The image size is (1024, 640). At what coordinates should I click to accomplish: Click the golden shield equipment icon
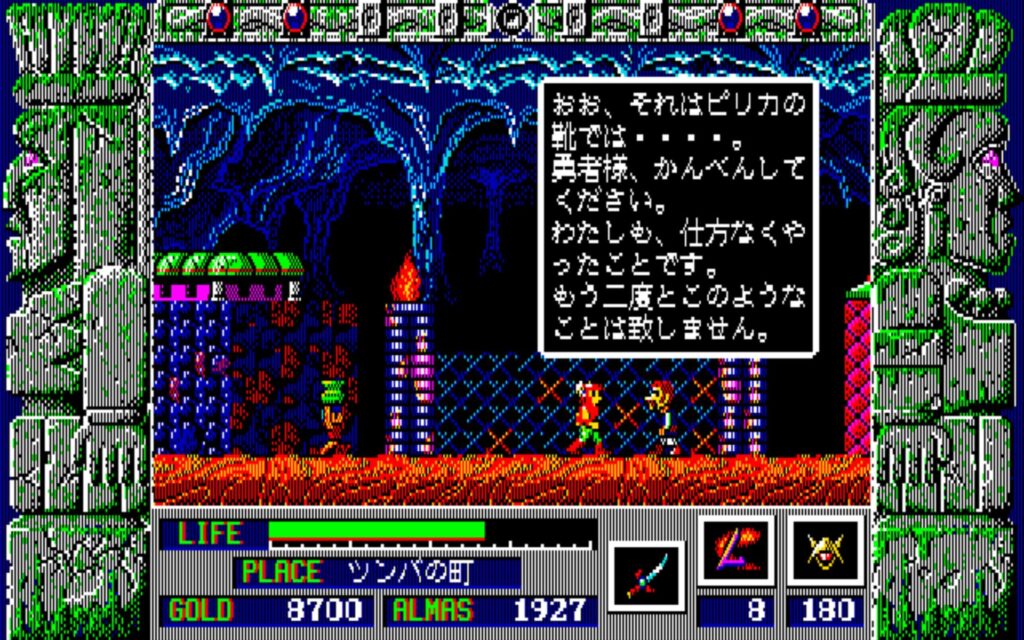click(x=826, y=551)
